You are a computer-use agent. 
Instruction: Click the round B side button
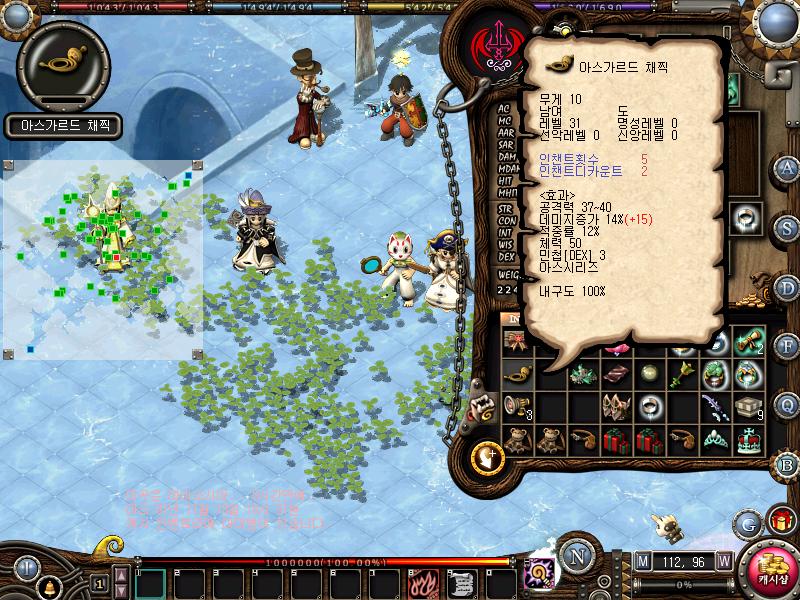(787, 463)
